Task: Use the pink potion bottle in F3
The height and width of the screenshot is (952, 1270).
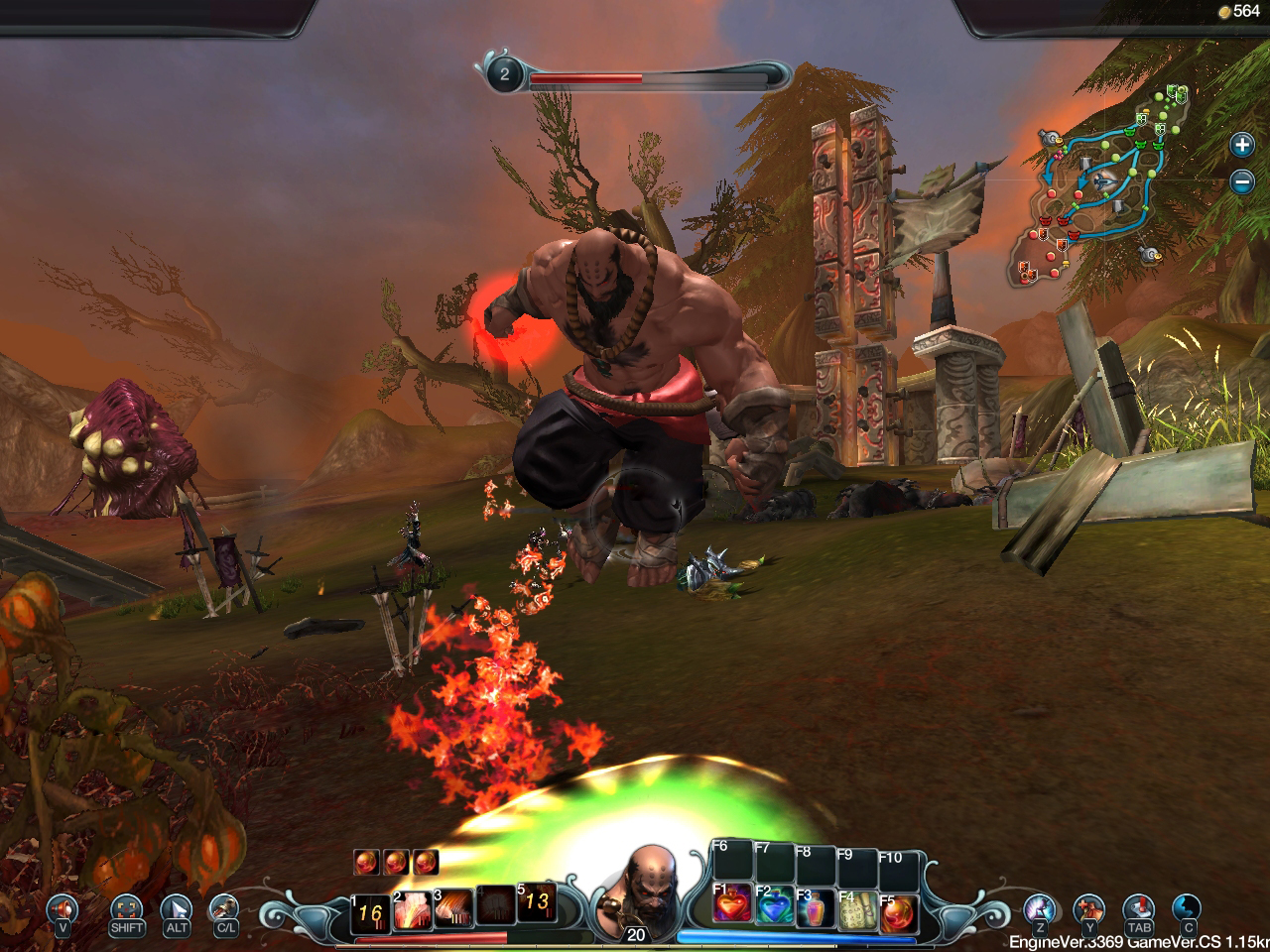Action: (x=816, y=910)
